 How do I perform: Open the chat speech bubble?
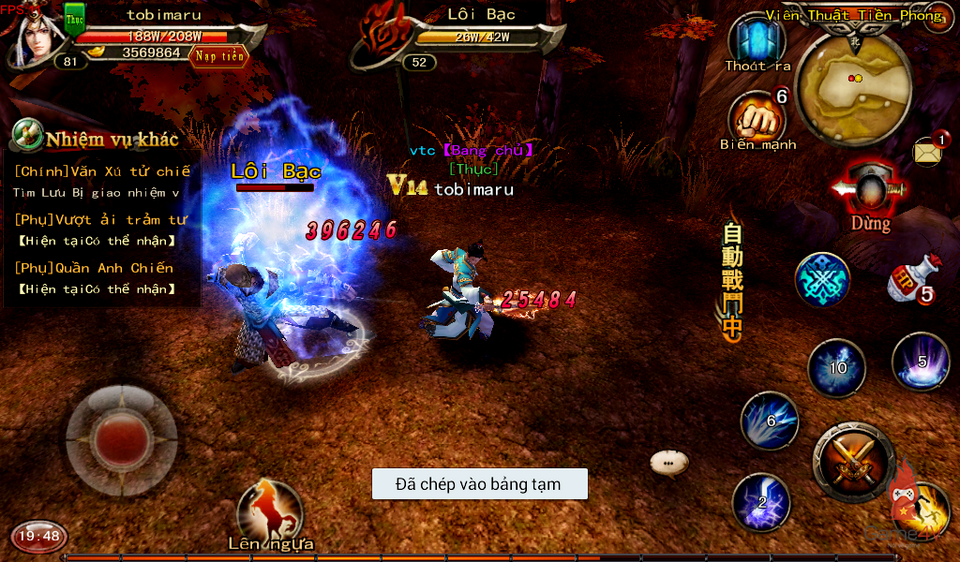click(669, 462)
